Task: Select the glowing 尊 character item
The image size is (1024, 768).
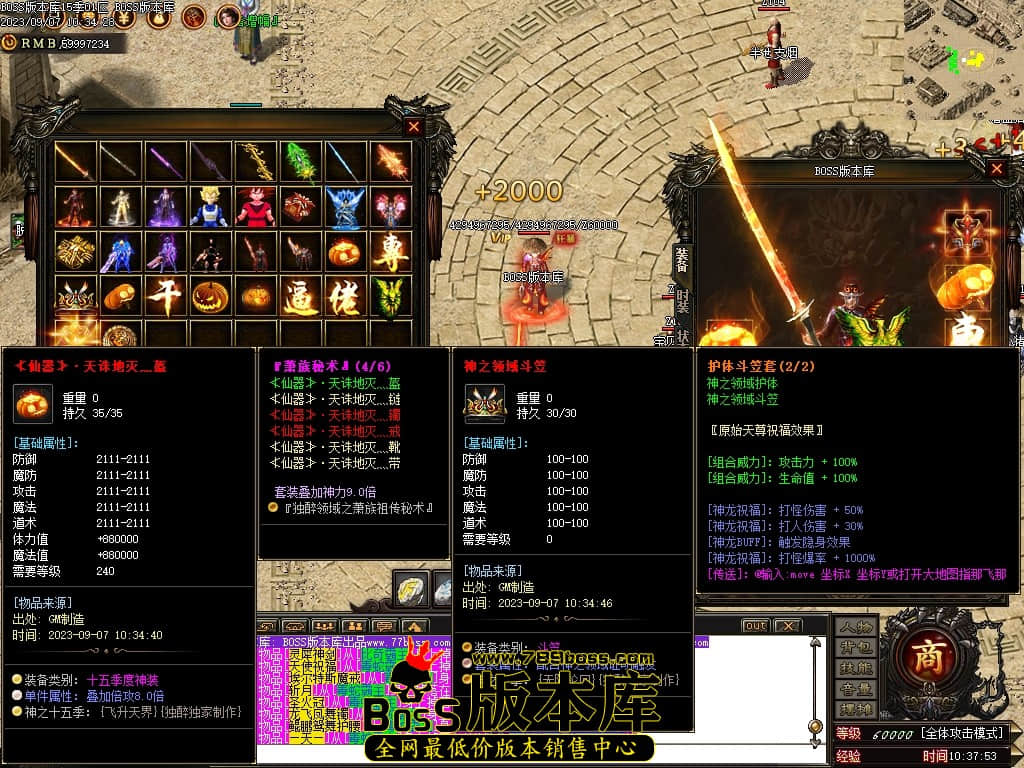Action: [x=391, y=252]
